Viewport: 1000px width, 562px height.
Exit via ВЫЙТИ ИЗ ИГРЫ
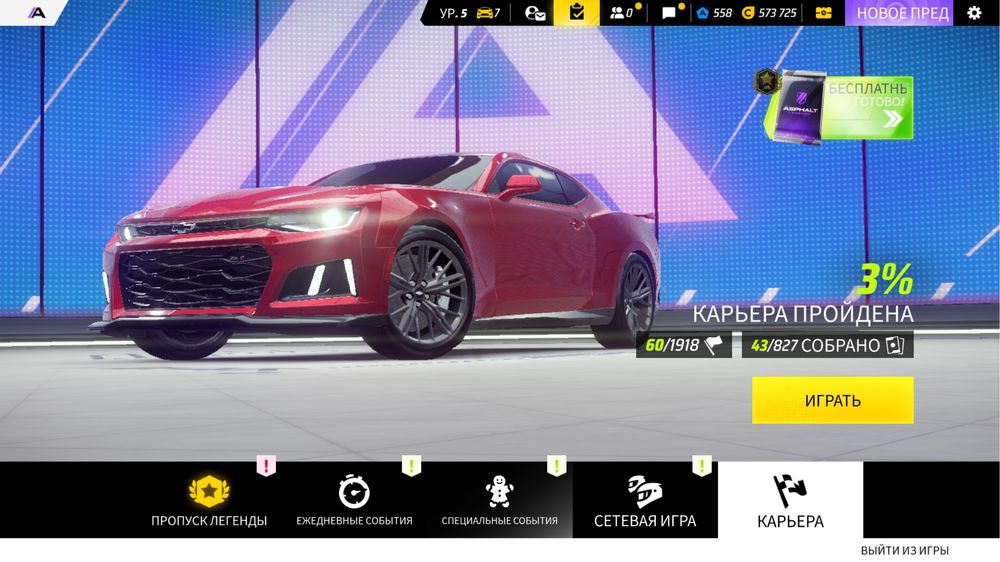click(904, 550)
